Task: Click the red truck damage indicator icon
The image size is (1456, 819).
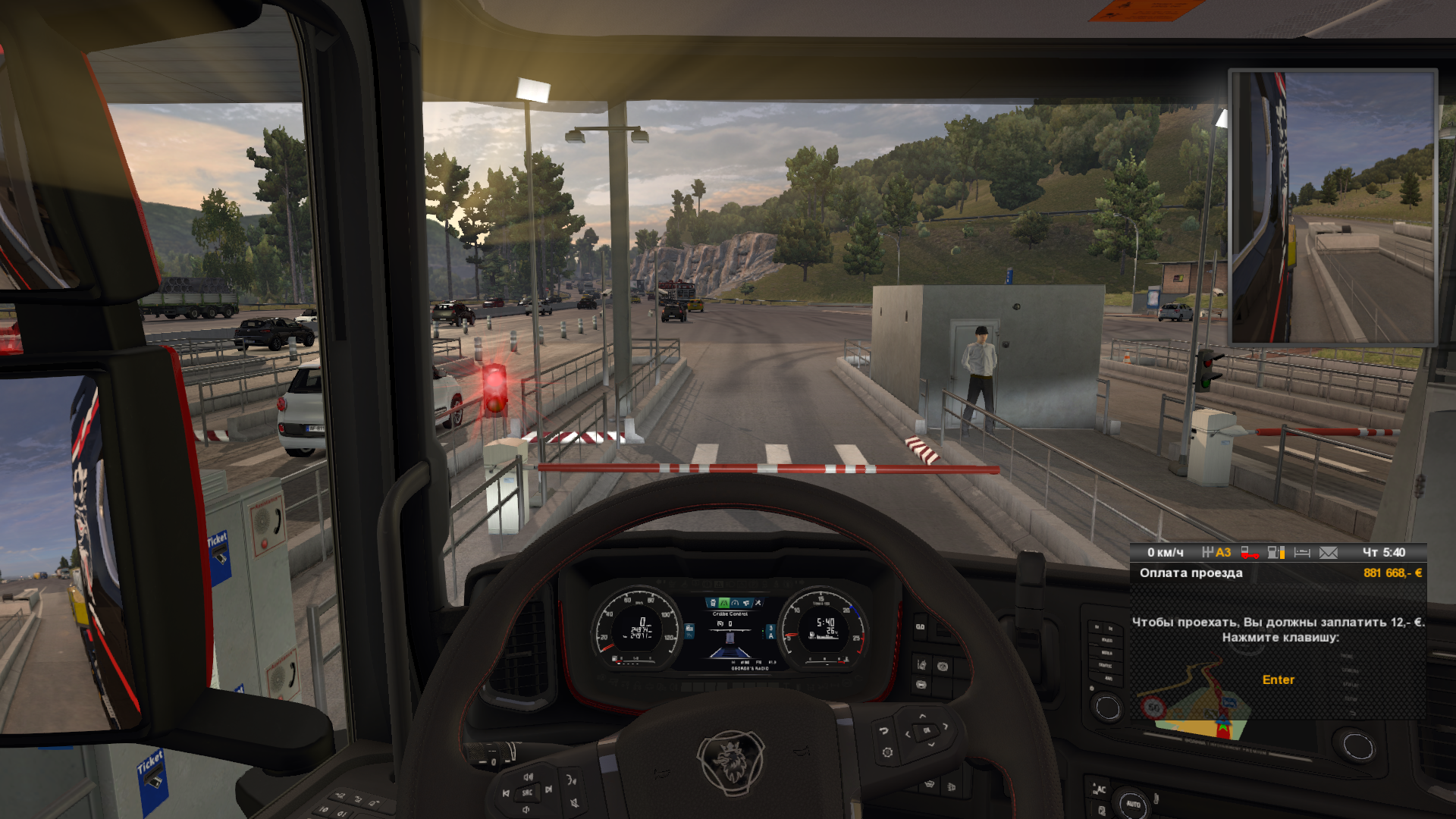Action: coord(1250,553)
